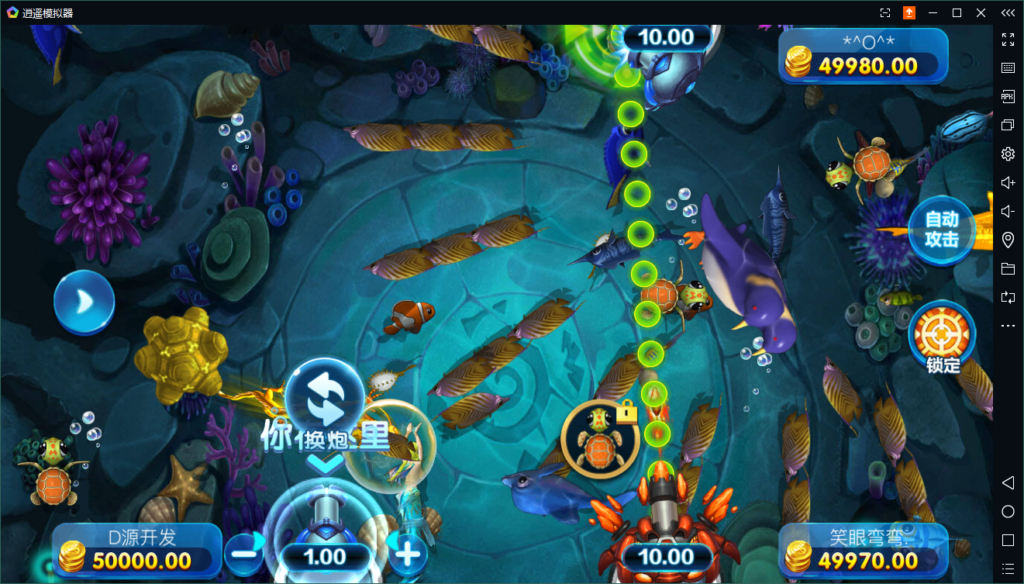Open the emulator keyboard mapping tool

point(1008,68)
